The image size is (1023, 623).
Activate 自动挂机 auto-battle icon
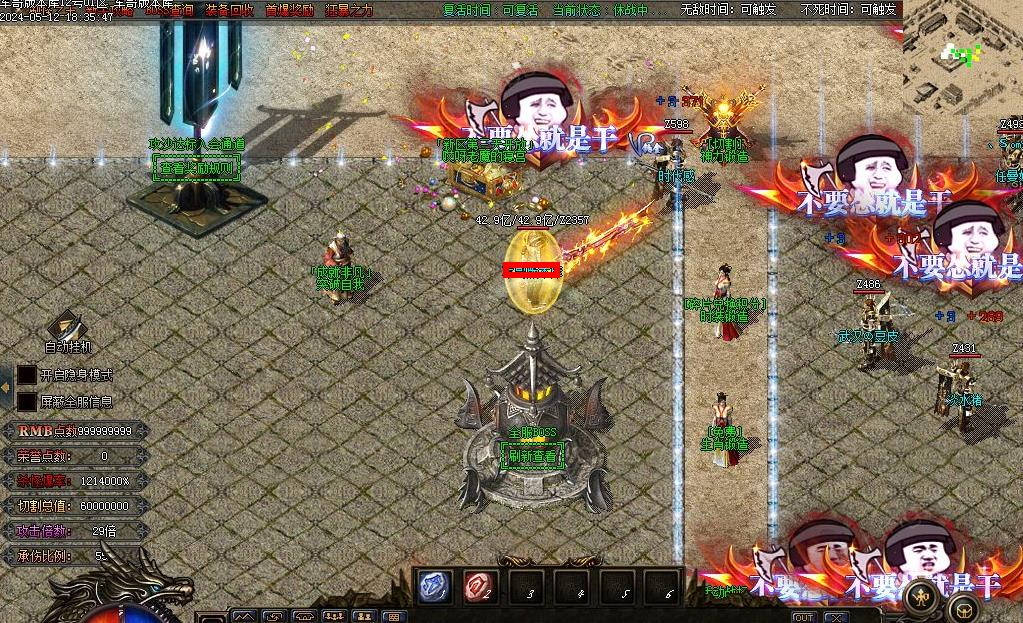click(67, 327)
